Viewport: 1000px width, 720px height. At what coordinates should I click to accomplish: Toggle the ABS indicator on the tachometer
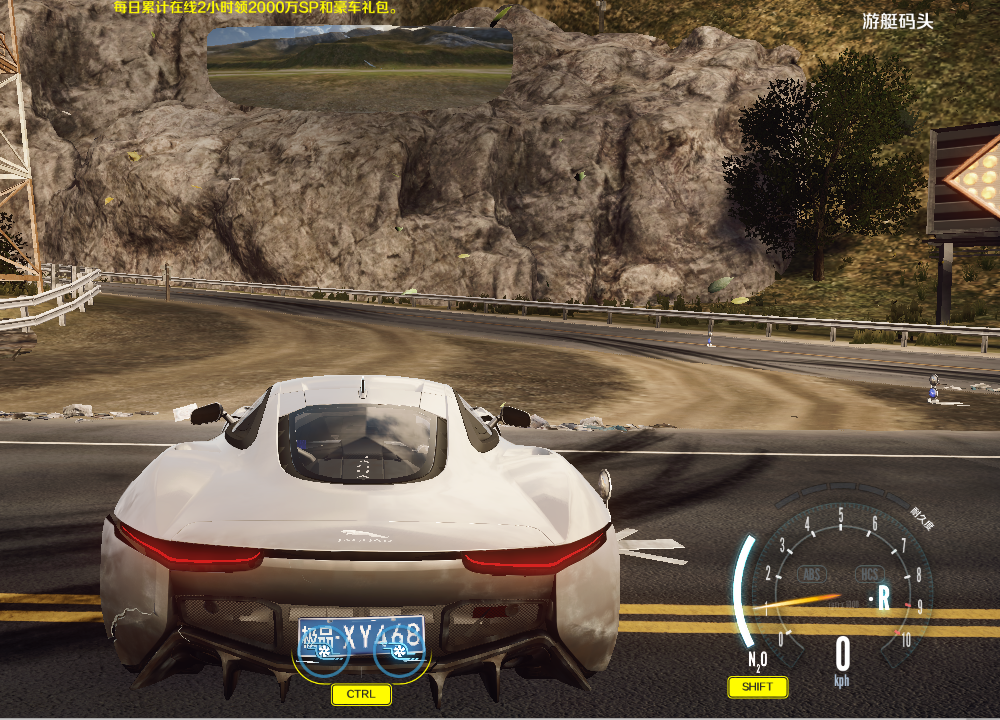point(812,574)
